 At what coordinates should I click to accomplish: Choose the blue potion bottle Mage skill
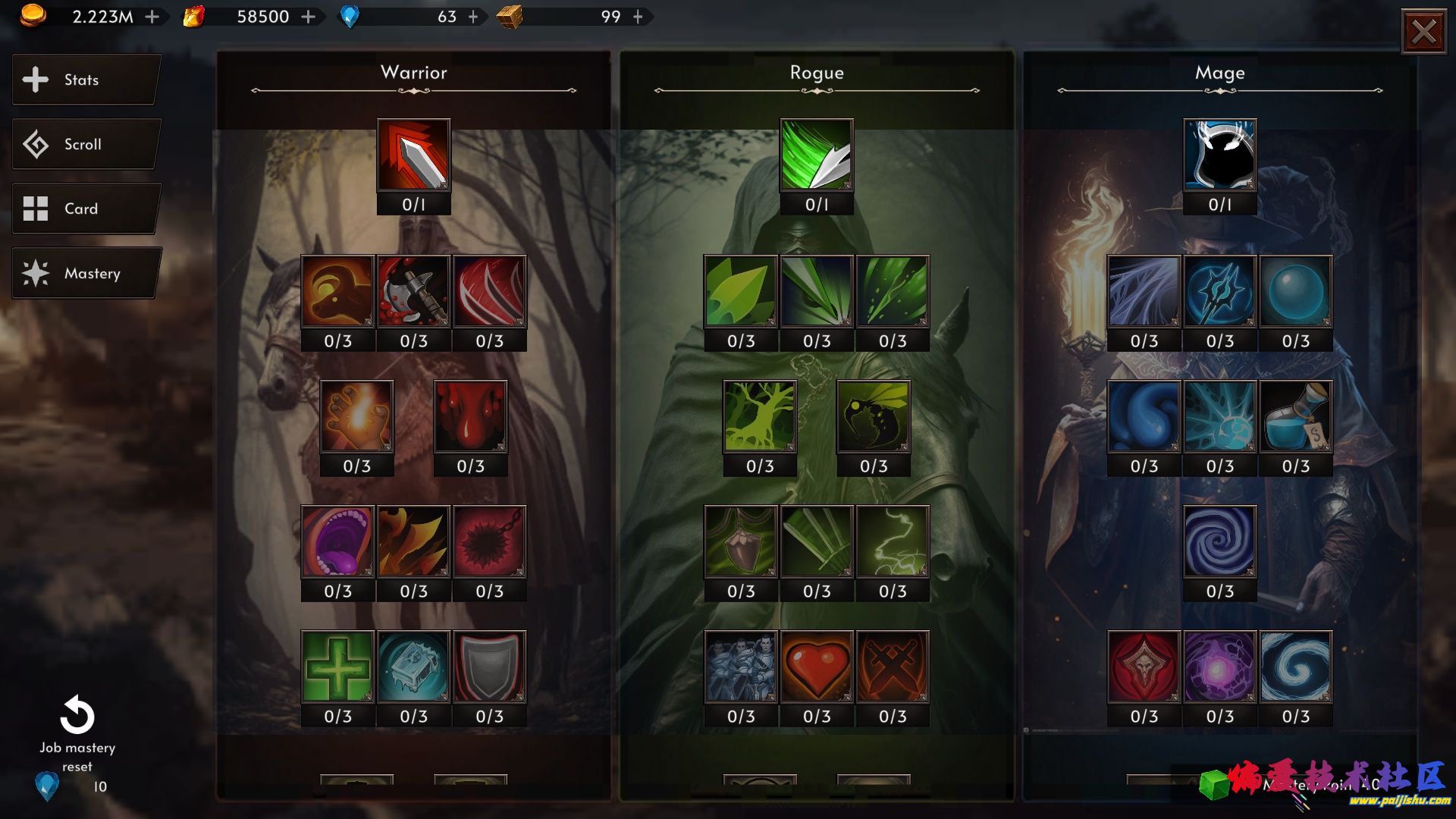pos(1295,417)
